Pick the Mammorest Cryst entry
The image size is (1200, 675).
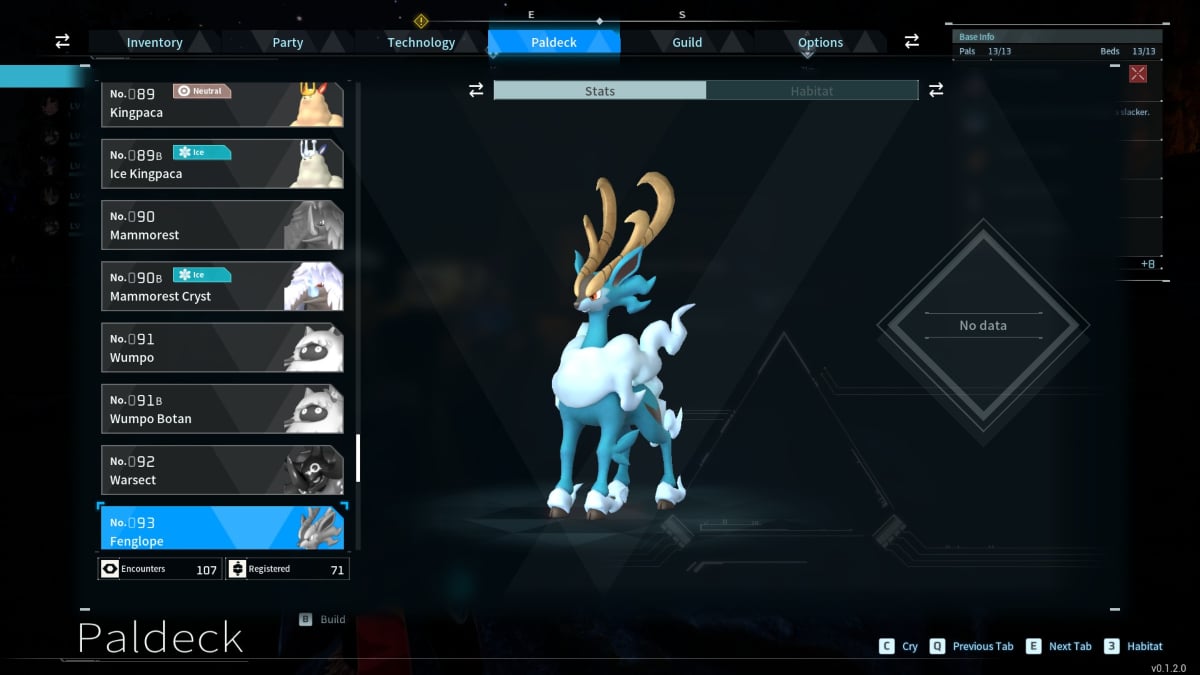222,286
